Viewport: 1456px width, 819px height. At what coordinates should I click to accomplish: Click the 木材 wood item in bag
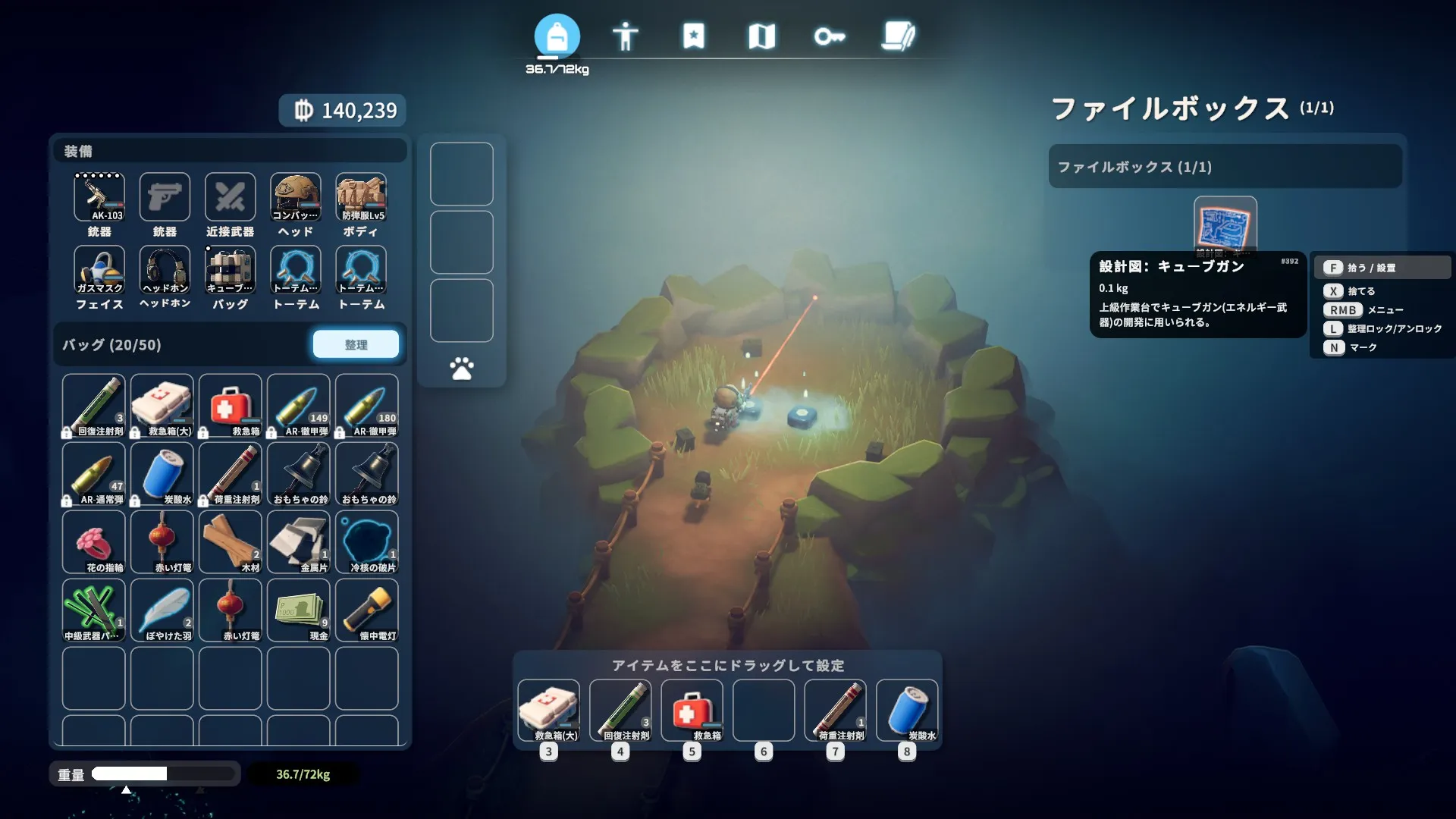click(x=231, y=541)
